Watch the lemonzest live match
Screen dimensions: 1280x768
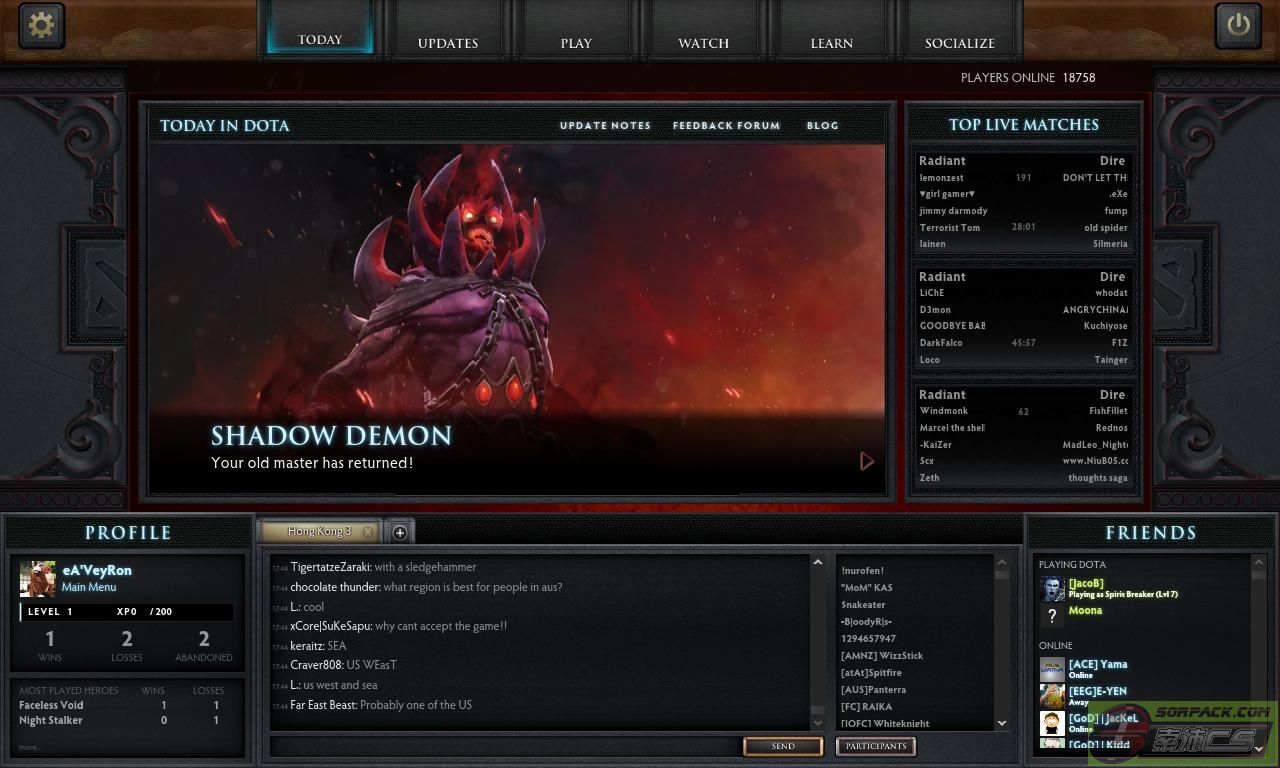(x=1023, y=202)
